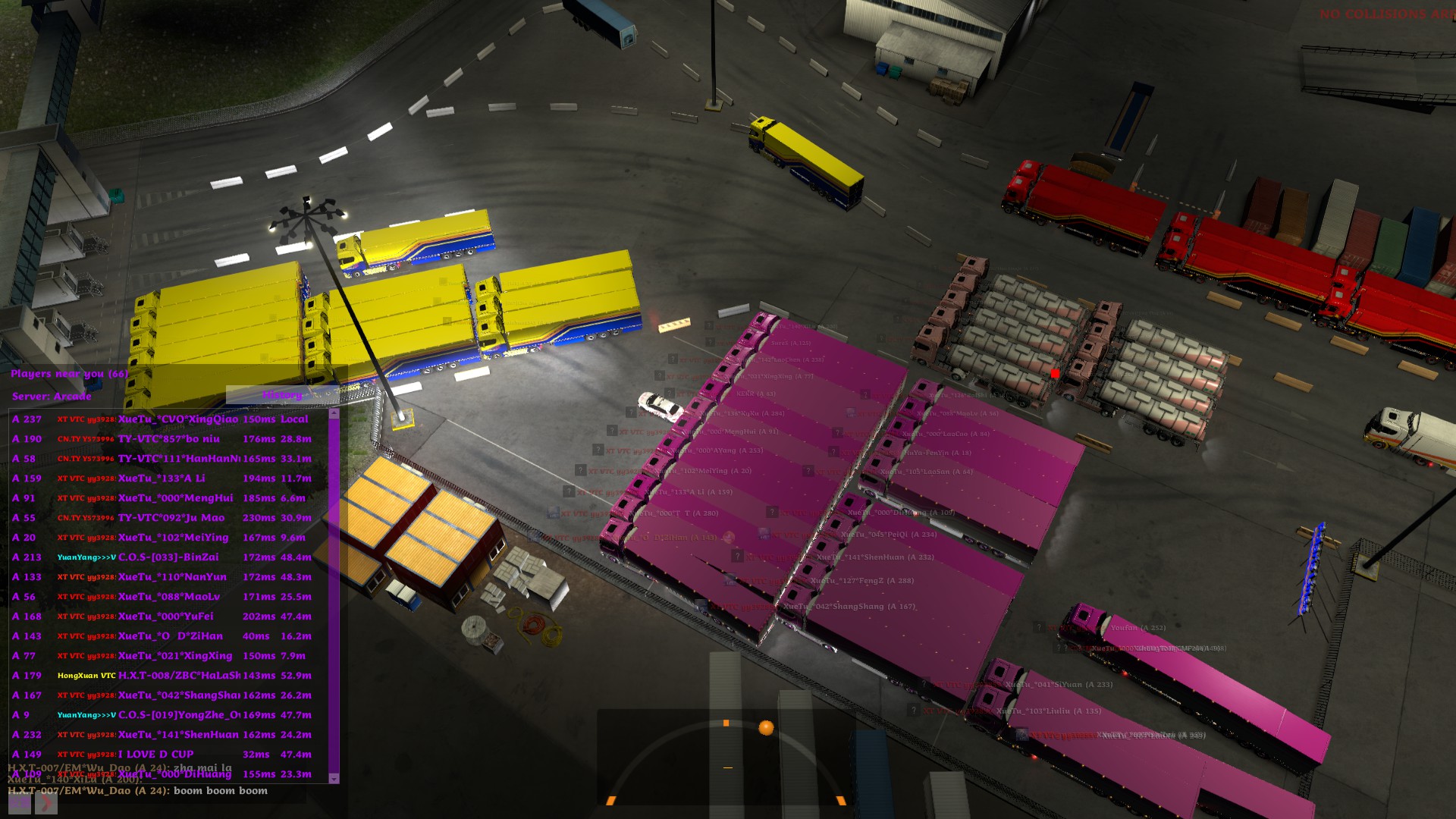Click the red arrow button below chat
The image size is (1456, 819).
tap(45, 803)
